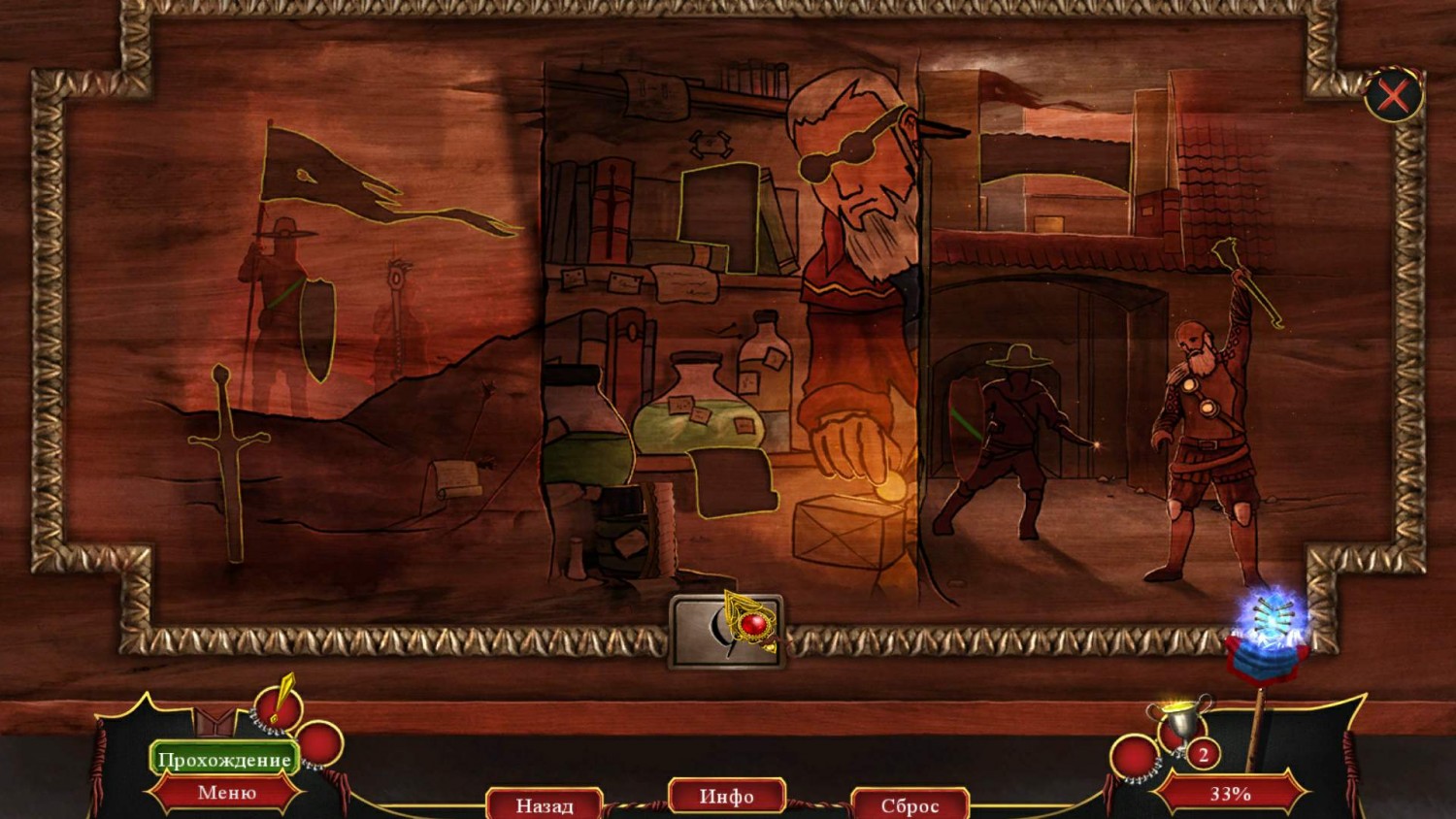Image resolution: width=1456 pixels, height=819 pixels.
Task: Close the puzzle with the red X
Action: point(1394,96)
